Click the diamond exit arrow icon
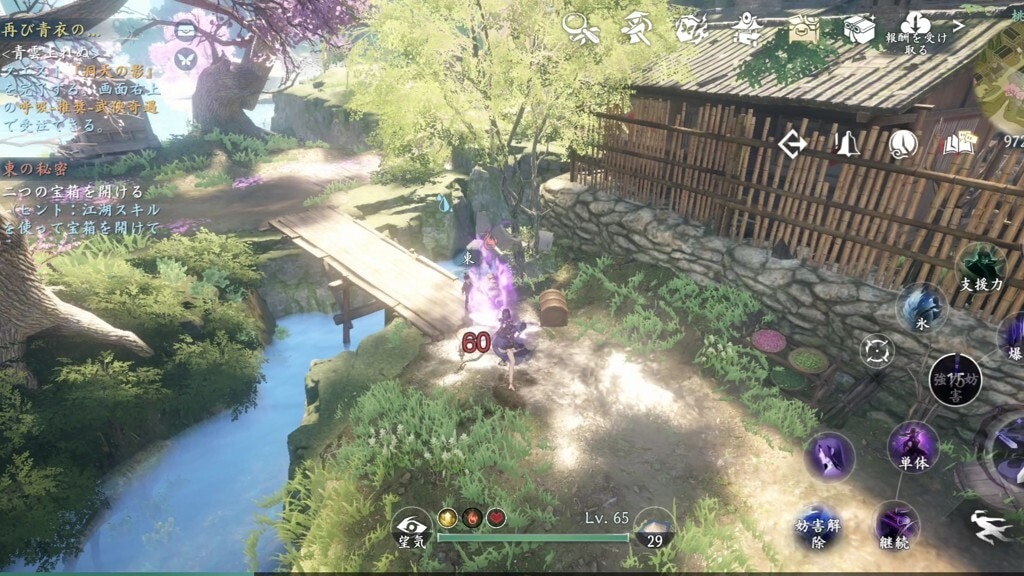 (x=793, y=145)
